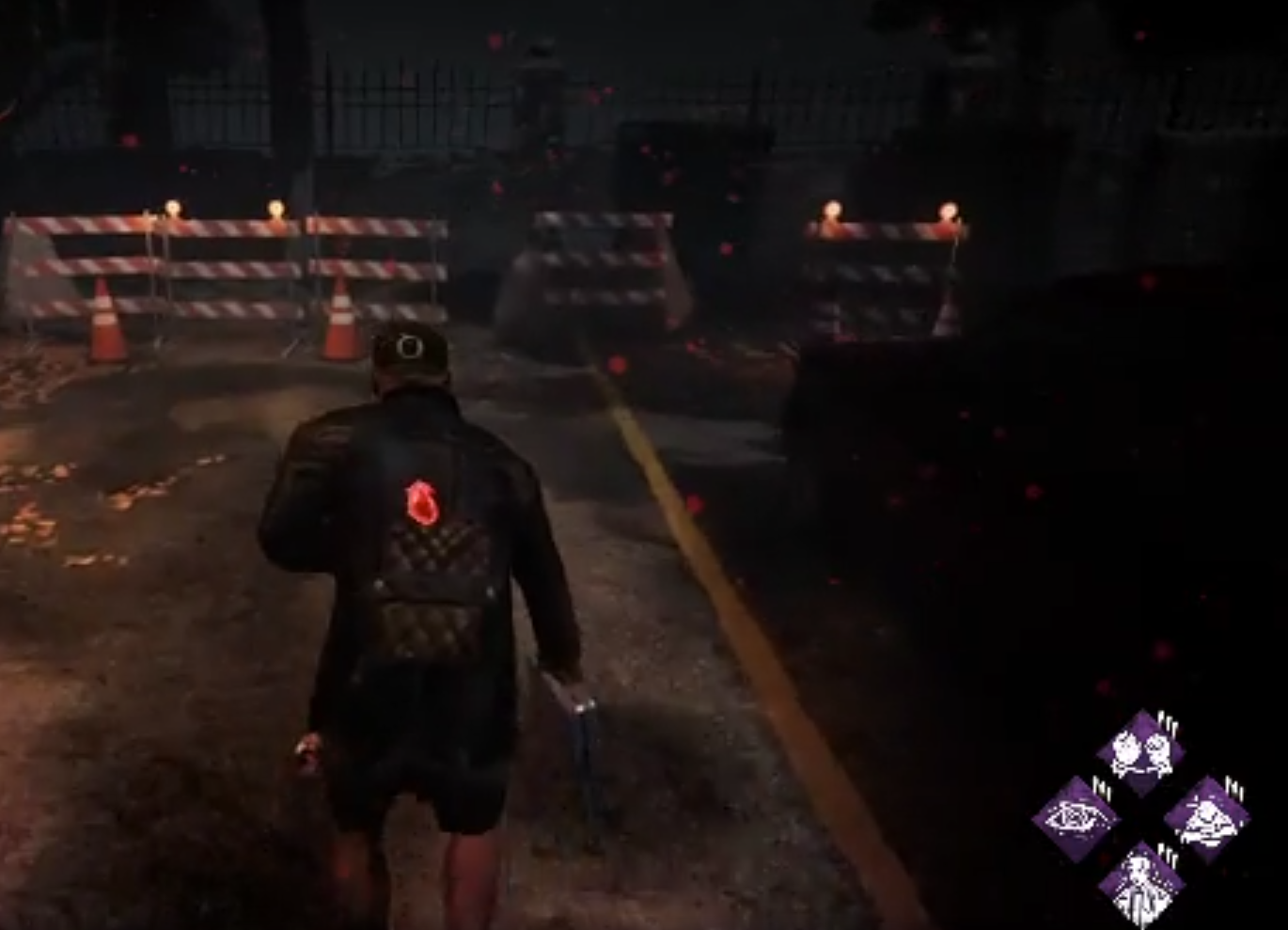Image resolution: width=1288 pixels, height=930 pixels.
Task: Click the screaming-figure perk icon at bottom
Action: point(1142,882)
